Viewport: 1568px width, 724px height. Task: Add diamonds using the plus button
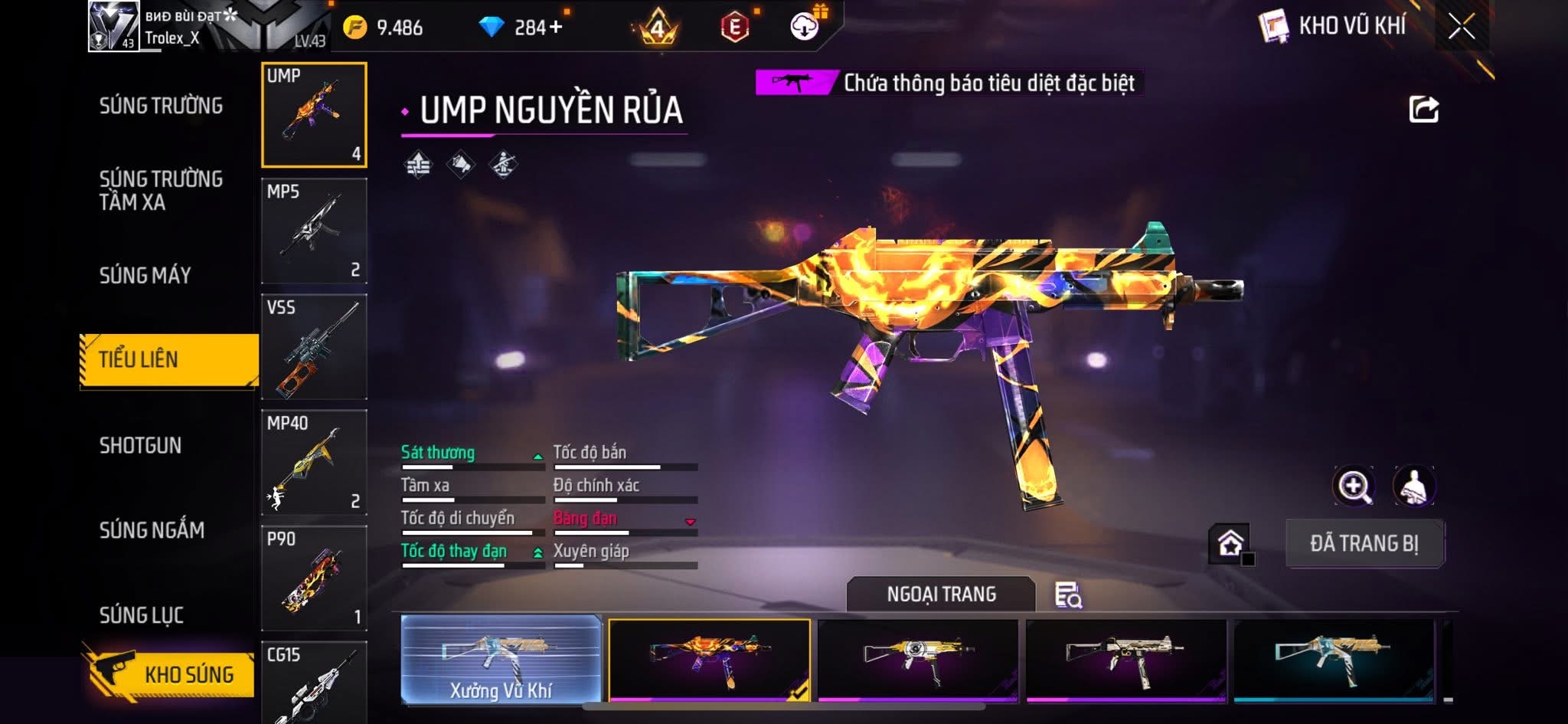point(555,28)
